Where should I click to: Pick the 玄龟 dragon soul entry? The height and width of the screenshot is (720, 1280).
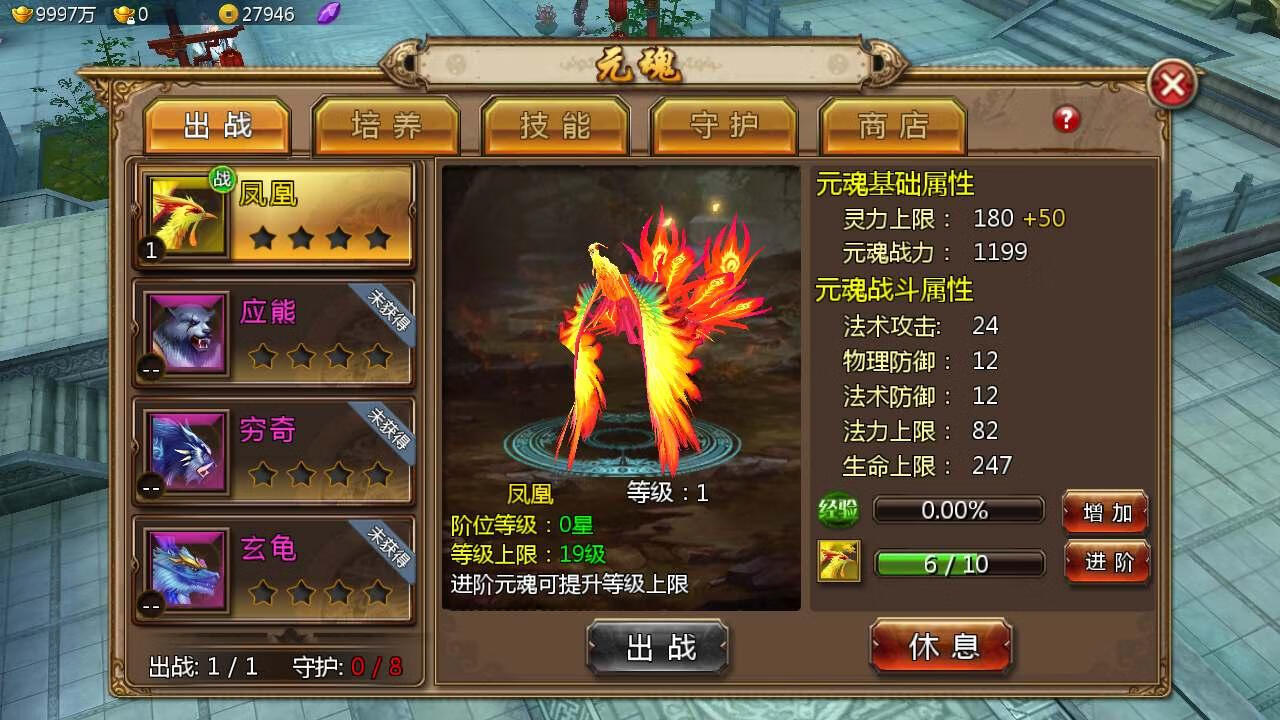click(x=274, y=569)
